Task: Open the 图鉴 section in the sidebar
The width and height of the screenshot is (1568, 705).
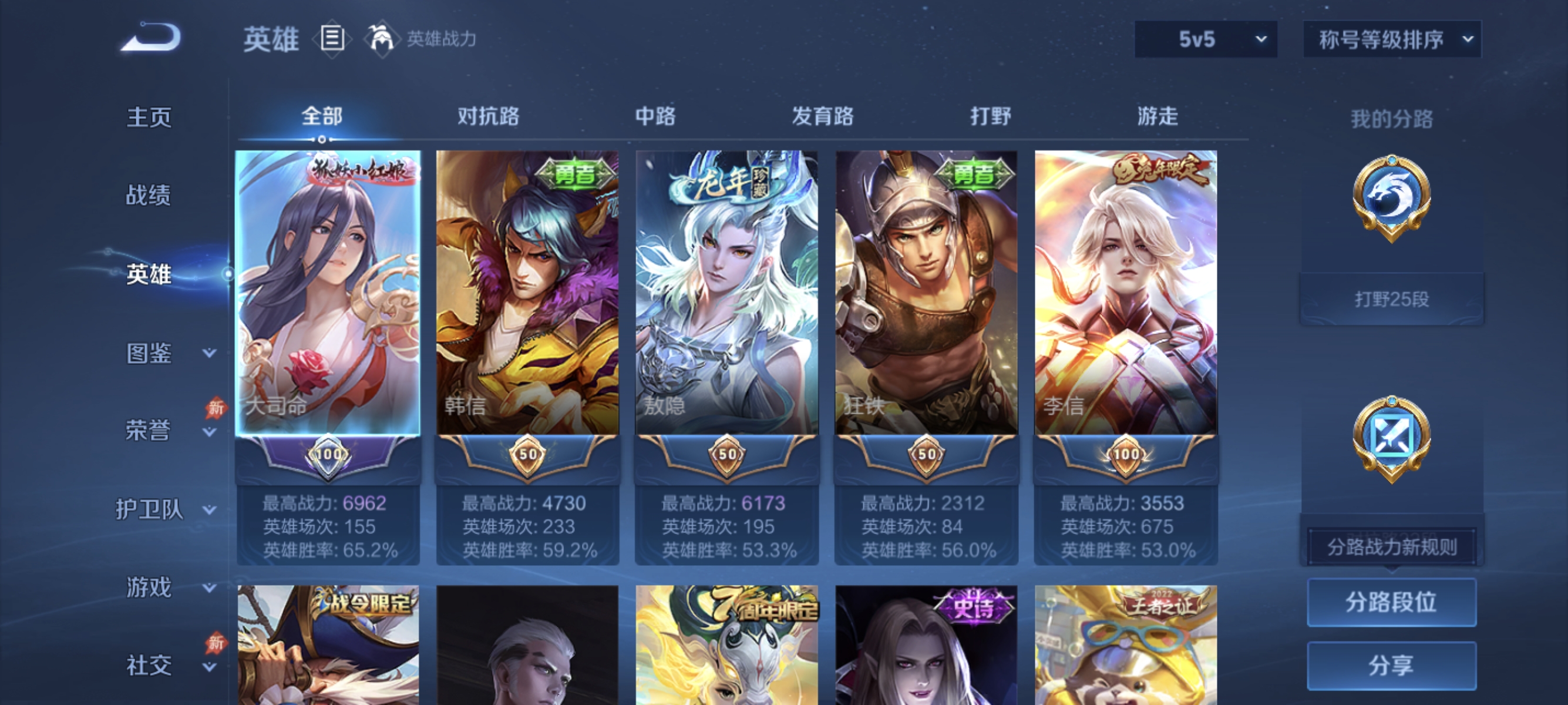Action: [x=148, y=352]
